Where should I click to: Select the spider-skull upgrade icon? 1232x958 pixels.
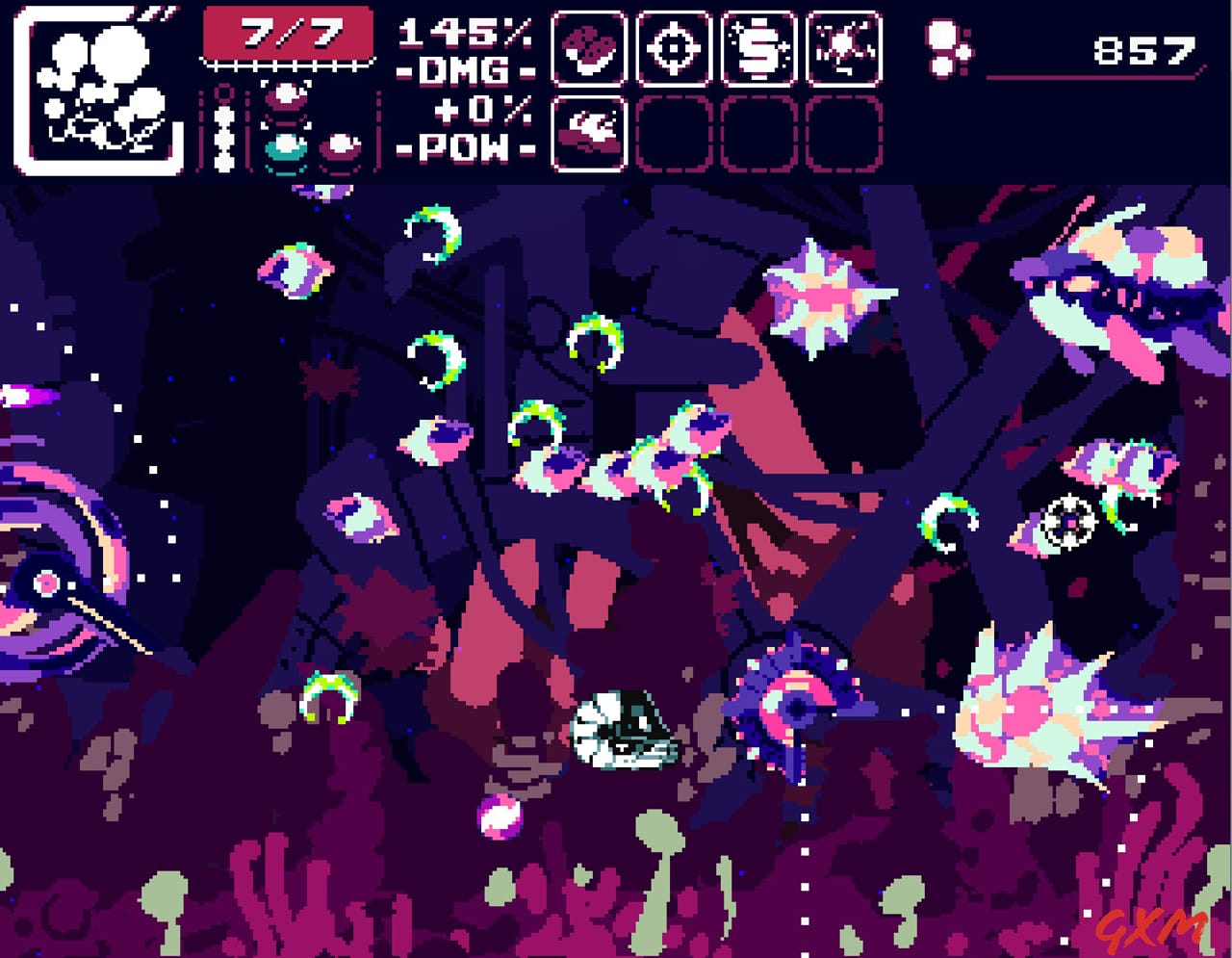click(842, 48)
